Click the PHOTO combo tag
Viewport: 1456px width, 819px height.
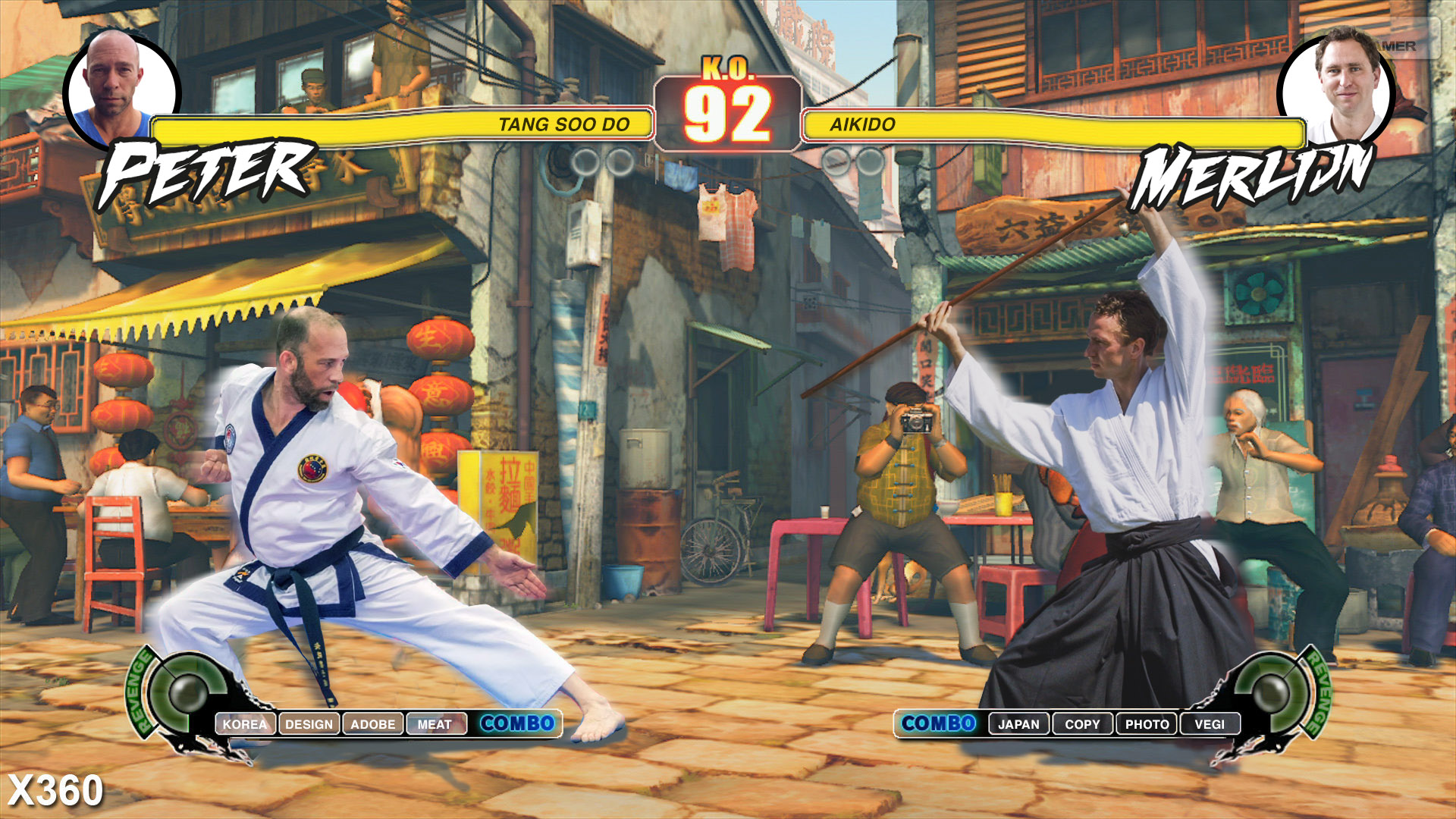(1147, 724)
